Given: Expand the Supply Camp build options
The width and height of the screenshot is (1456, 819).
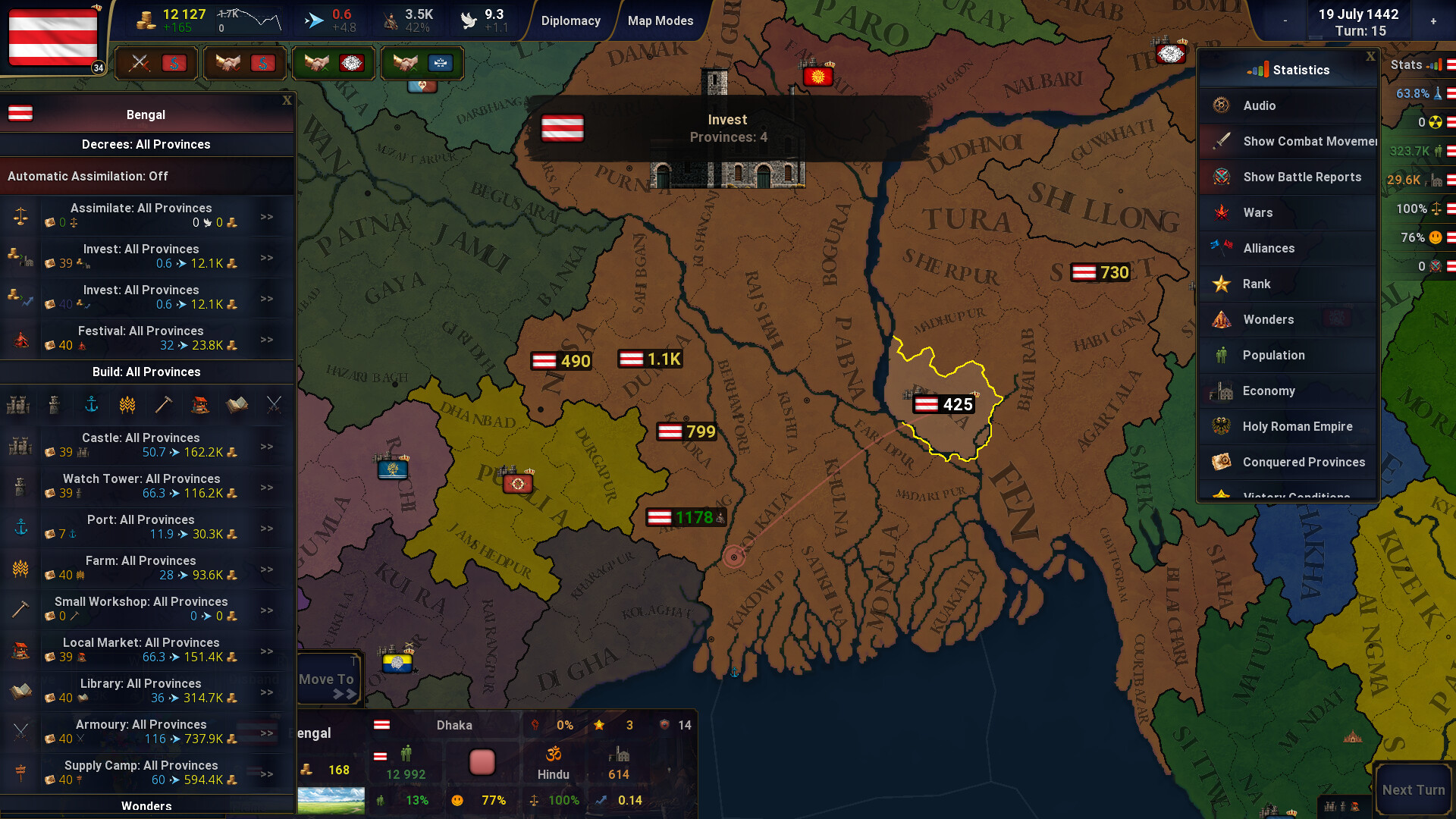Looking at the screenshot, I should [x=267, y=773].
